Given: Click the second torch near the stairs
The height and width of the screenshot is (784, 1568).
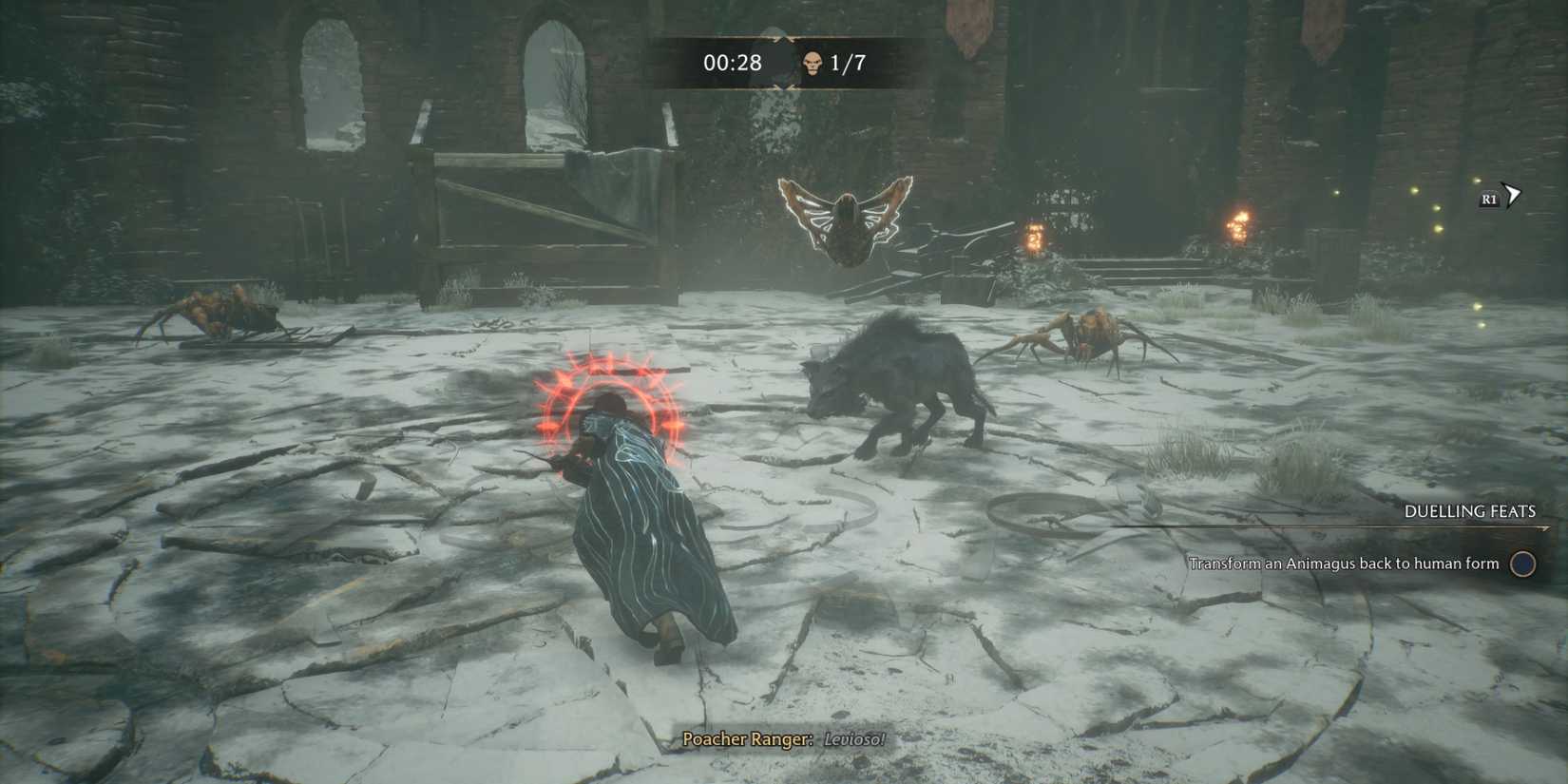Looking at the screenshot, I should point(1036,238).
